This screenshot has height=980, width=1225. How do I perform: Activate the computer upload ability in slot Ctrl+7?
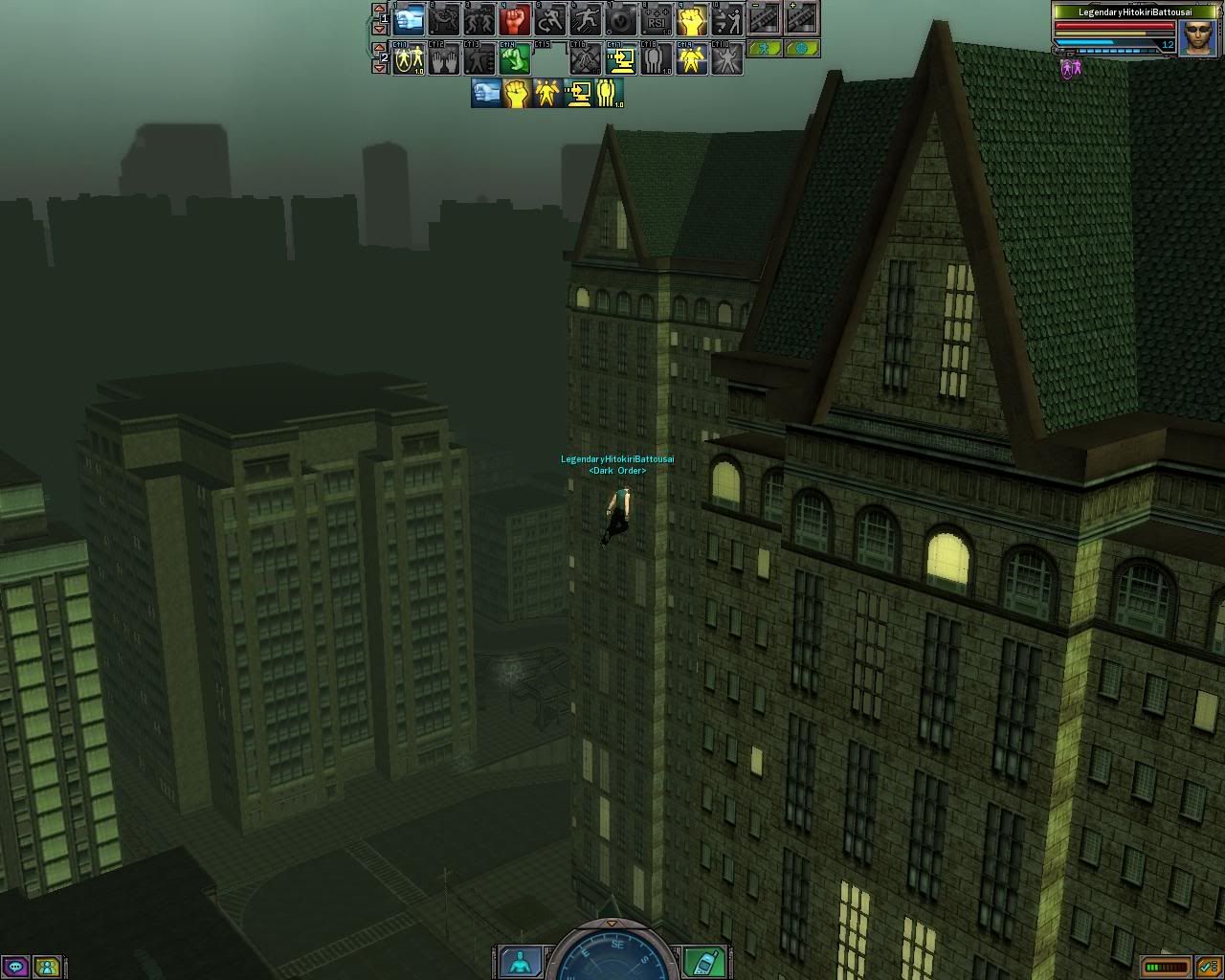click(621, 59)
